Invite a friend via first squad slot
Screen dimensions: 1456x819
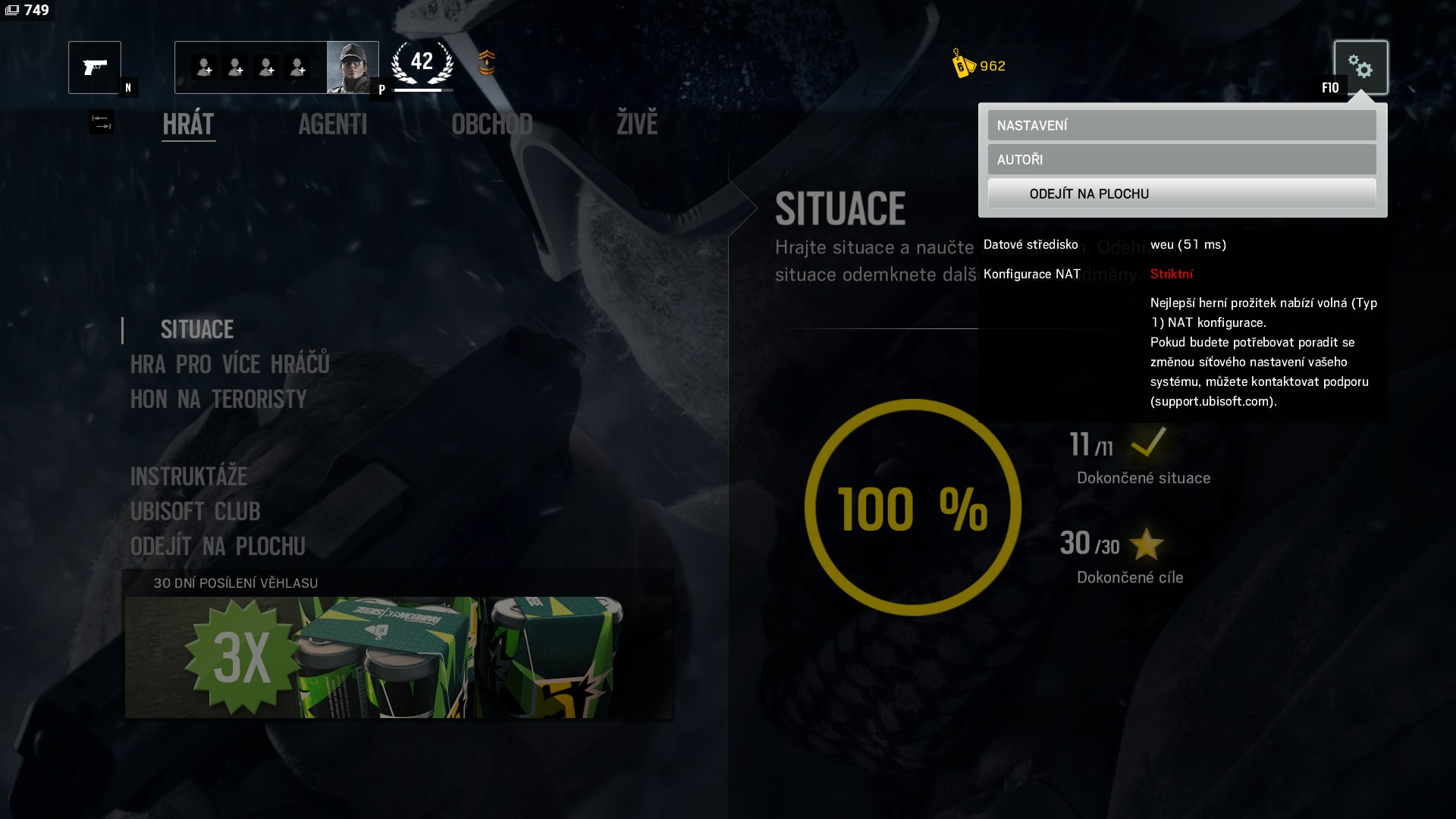[203, 67]
